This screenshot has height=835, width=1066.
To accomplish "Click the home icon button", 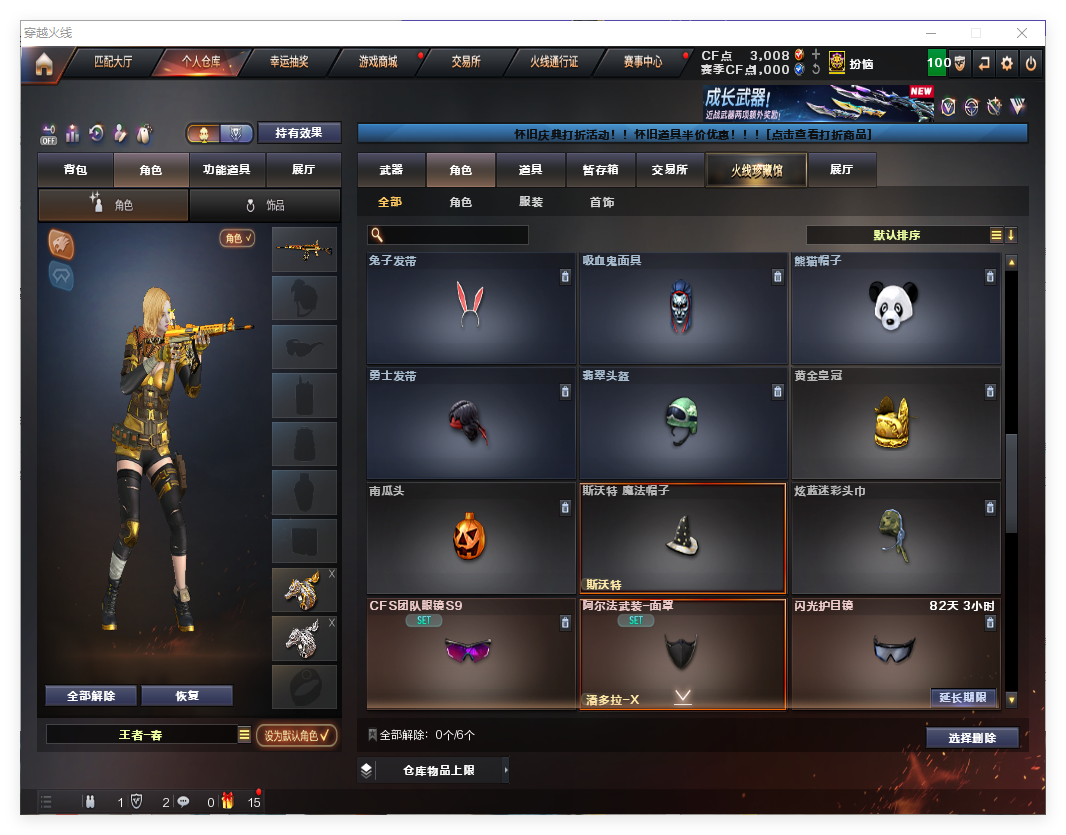I will pyautogui.click(x=44, y=64).
